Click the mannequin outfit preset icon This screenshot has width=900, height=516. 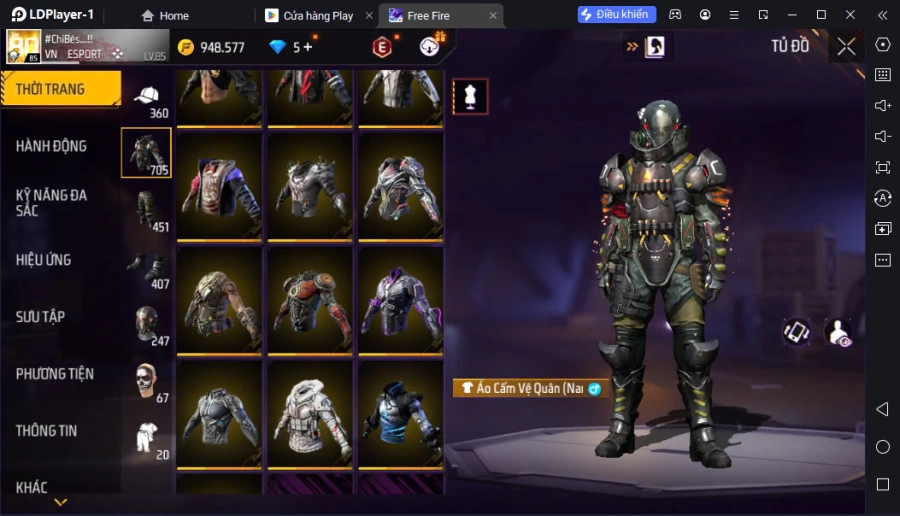470,96
